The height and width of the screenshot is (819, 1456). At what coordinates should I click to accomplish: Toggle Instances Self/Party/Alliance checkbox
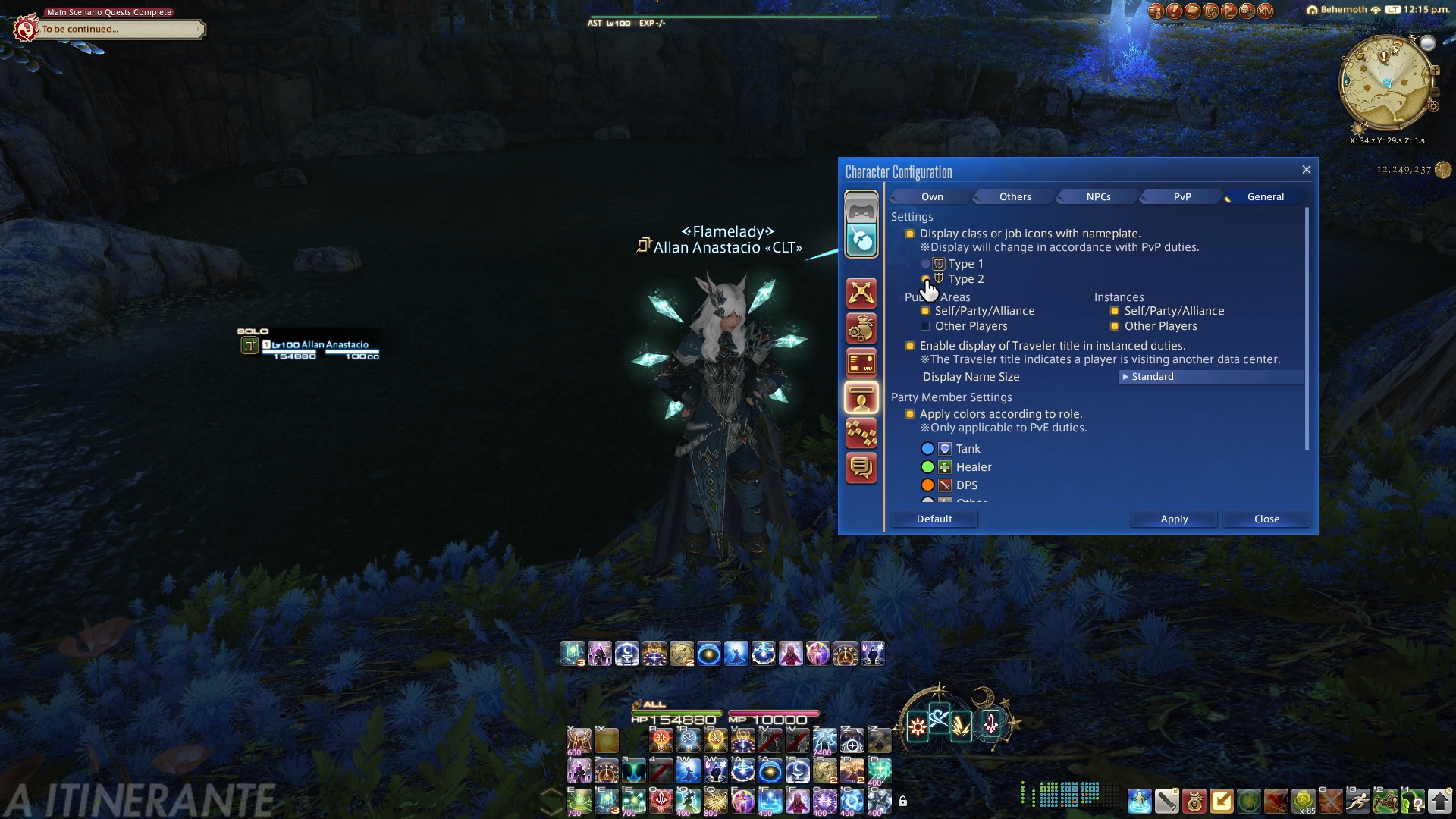pyautogui.click(x=1115, y=311)
